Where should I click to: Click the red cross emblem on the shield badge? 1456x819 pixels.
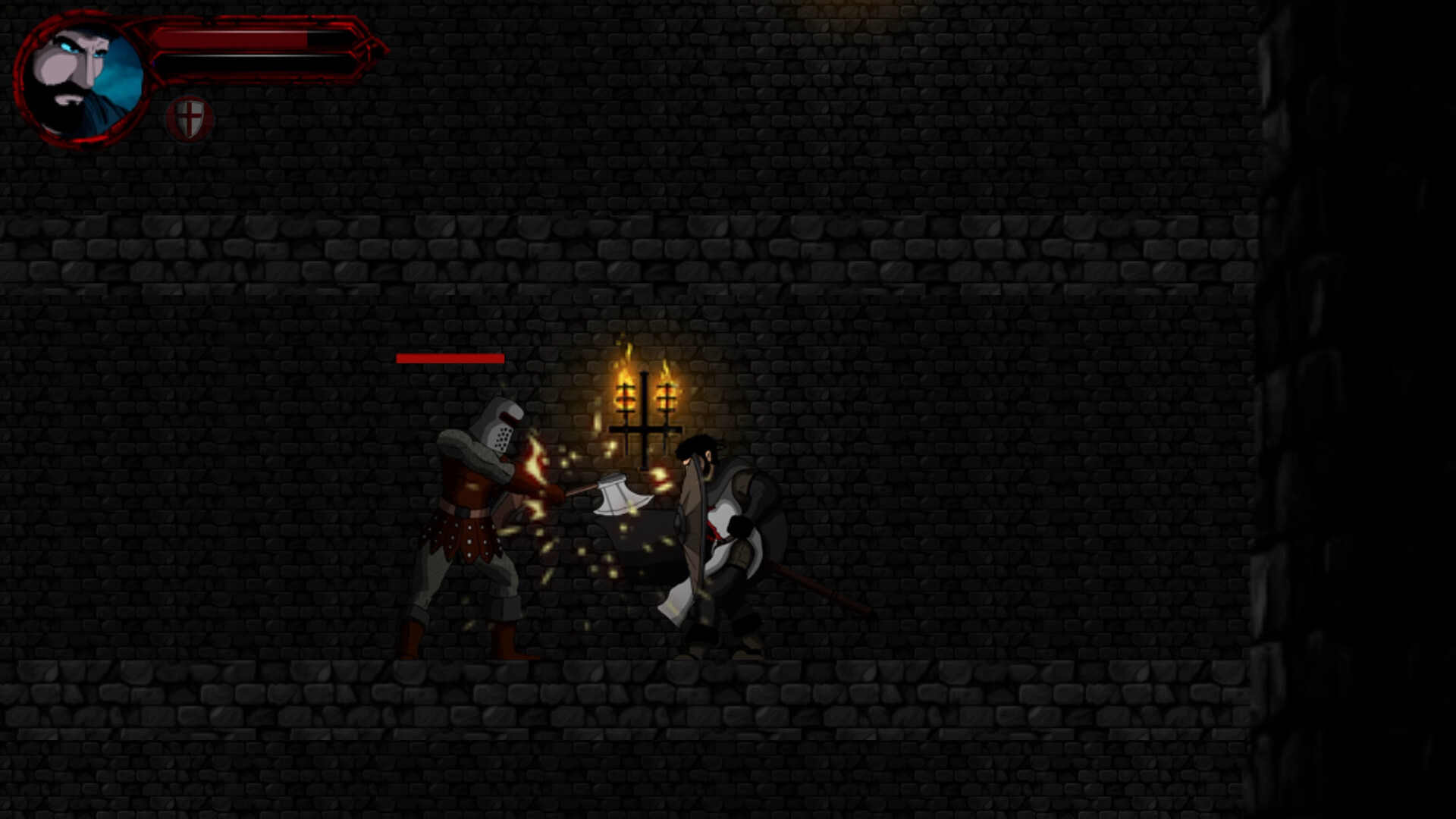click(187, 115)
